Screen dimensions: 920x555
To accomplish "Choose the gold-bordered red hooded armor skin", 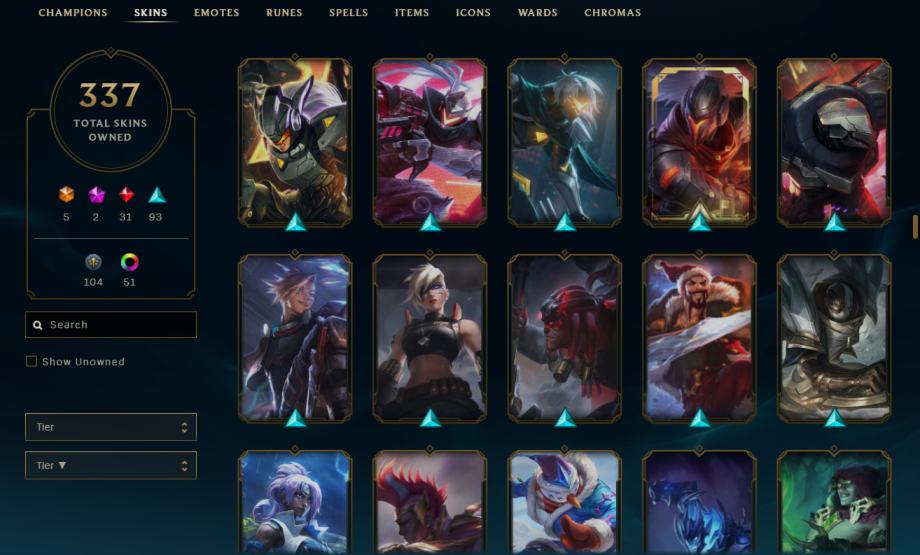I will (699, 141).
